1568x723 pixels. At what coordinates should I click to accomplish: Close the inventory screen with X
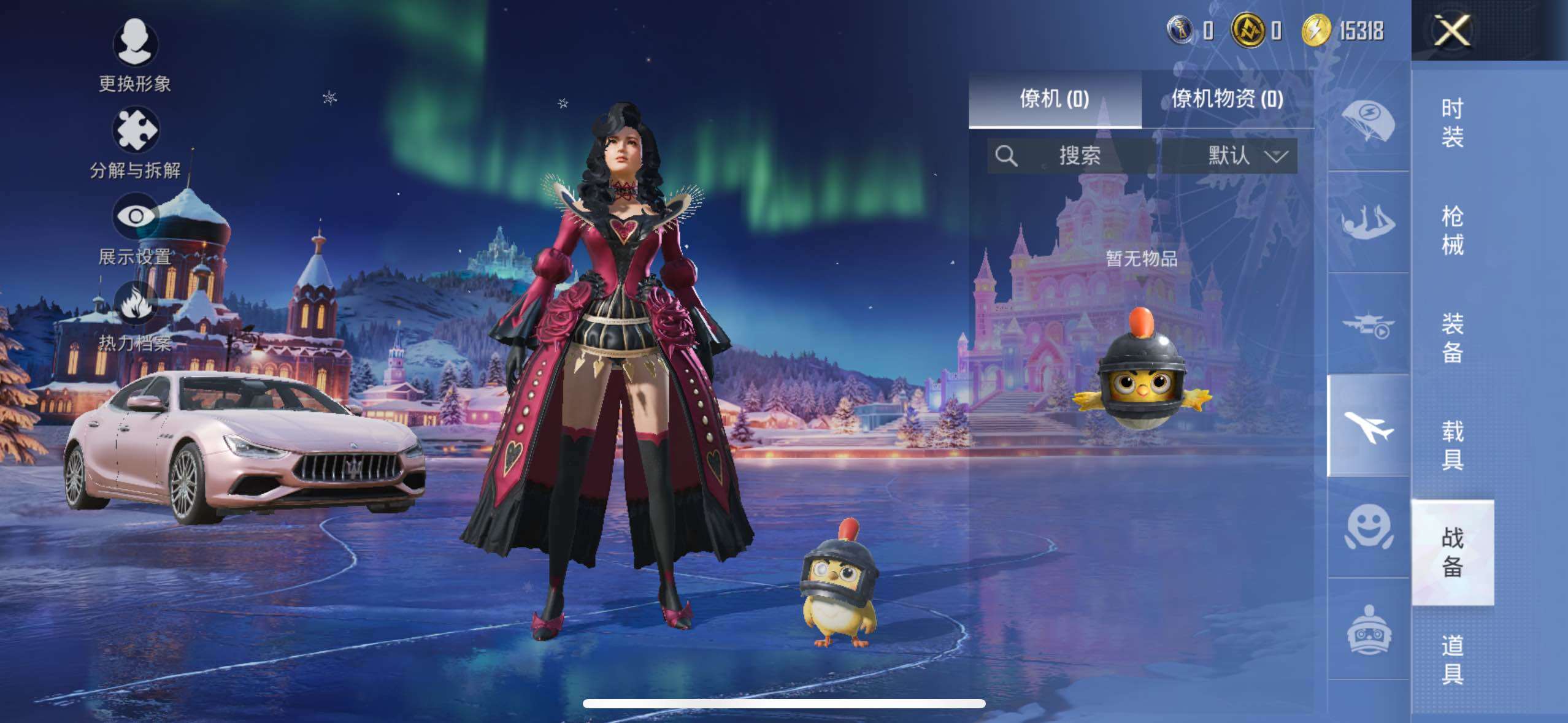tap(1451, 31)
